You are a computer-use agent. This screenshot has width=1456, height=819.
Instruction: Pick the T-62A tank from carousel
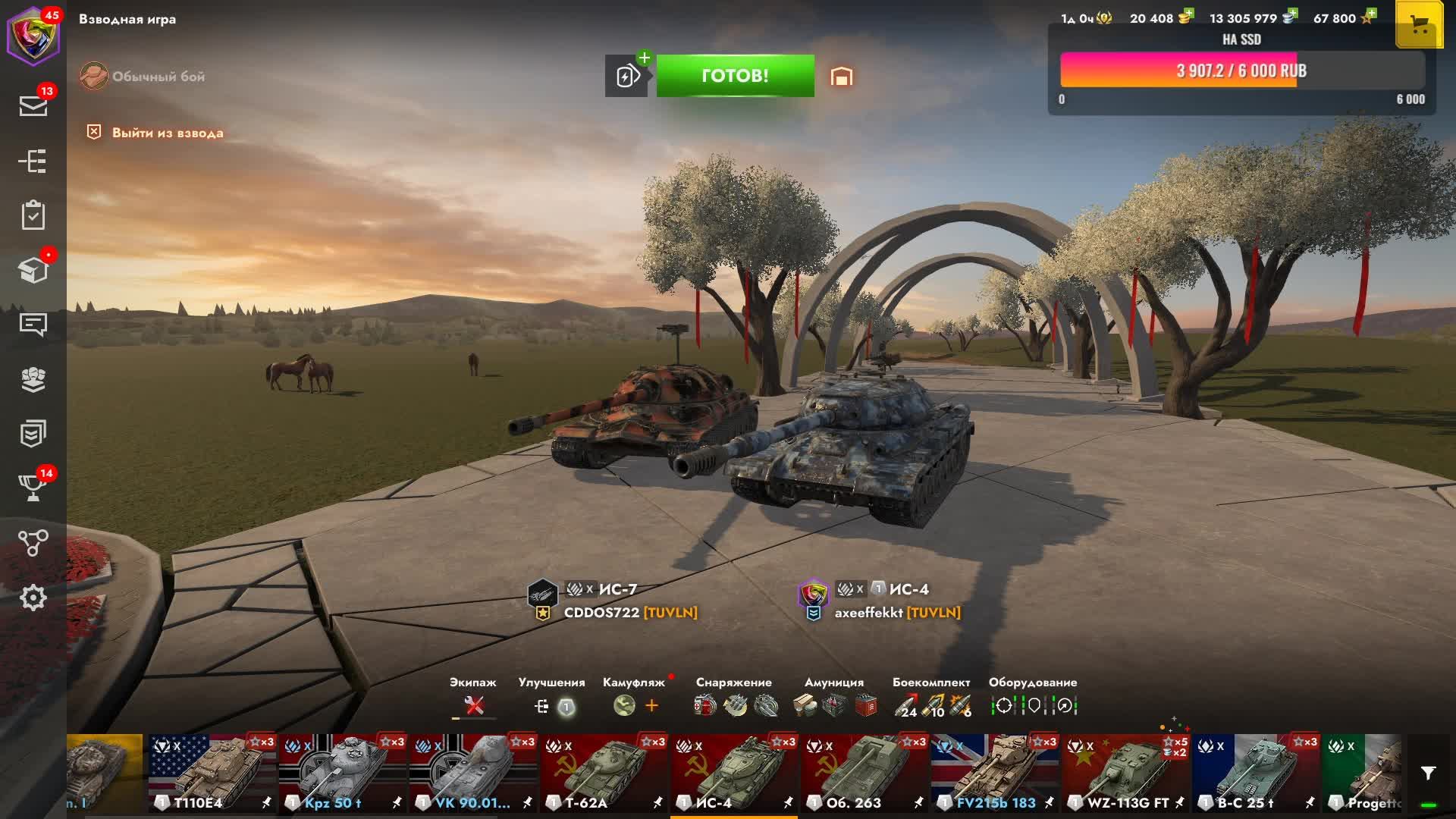point(603,773)
